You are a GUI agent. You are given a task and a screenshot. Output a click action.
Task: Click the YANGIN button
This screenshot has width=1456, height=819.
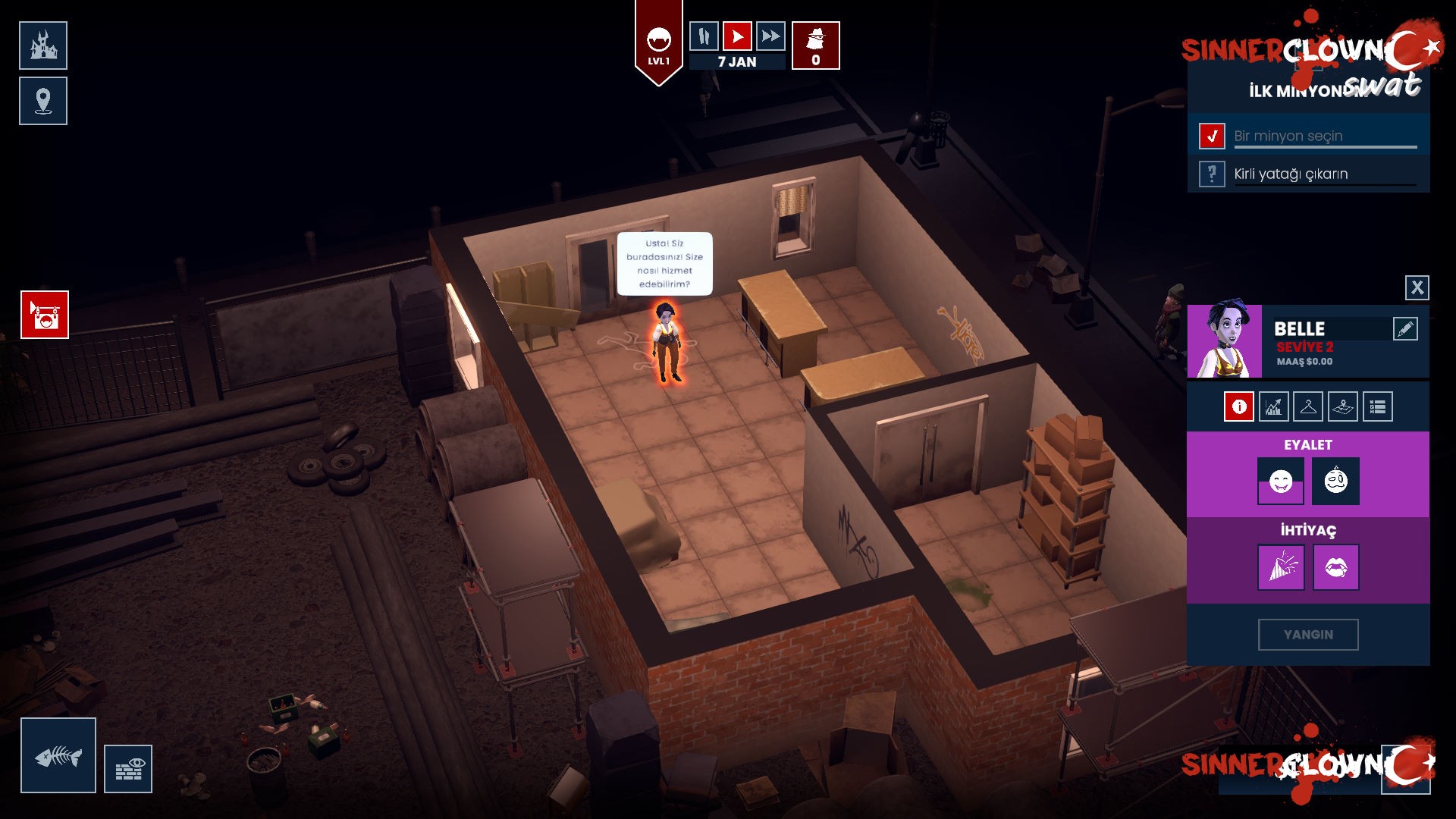click(x=1308, y=635)
